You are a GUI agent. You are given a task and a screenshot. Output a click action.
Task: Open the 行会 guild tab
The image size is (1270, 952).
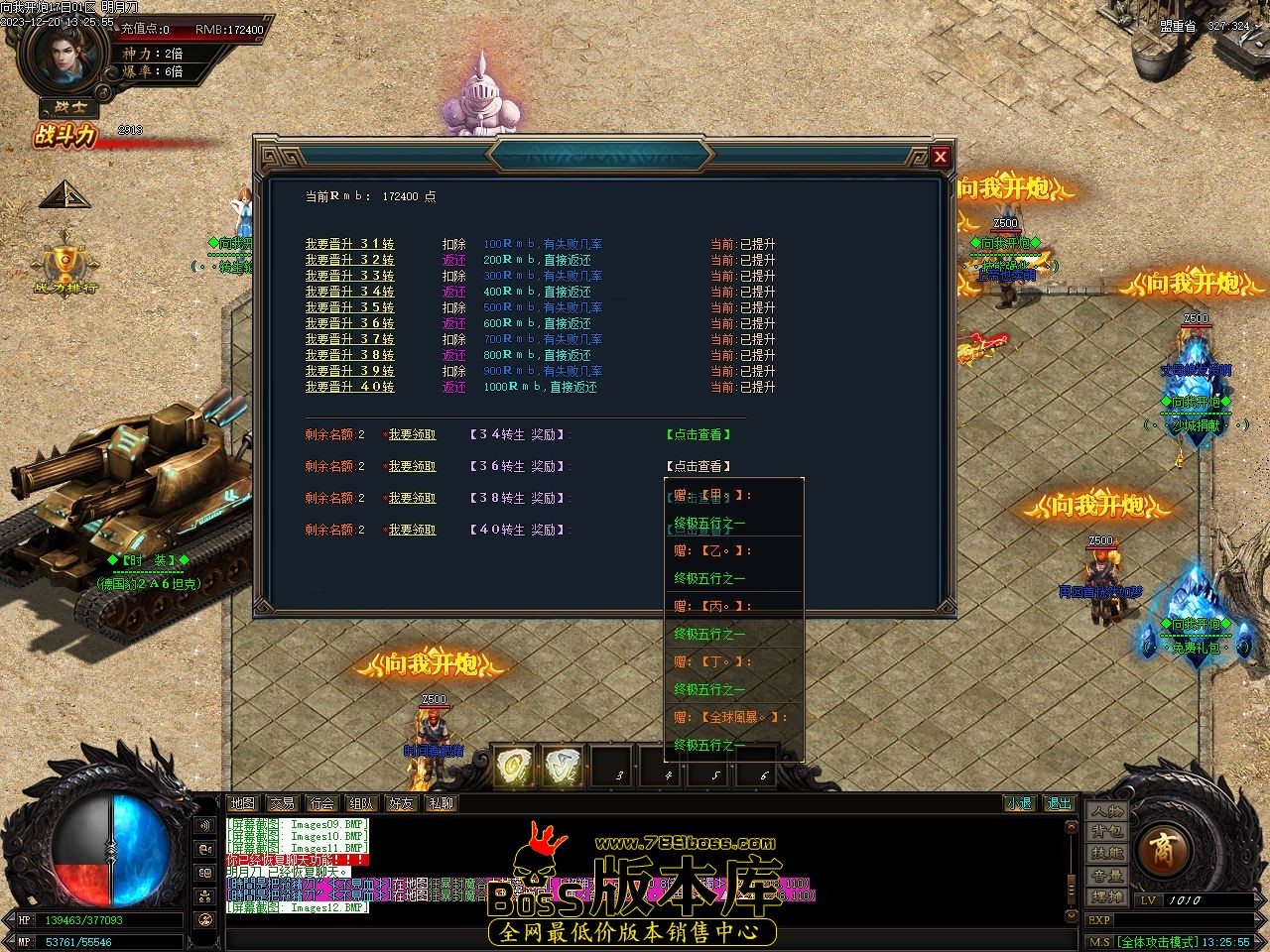321,803
